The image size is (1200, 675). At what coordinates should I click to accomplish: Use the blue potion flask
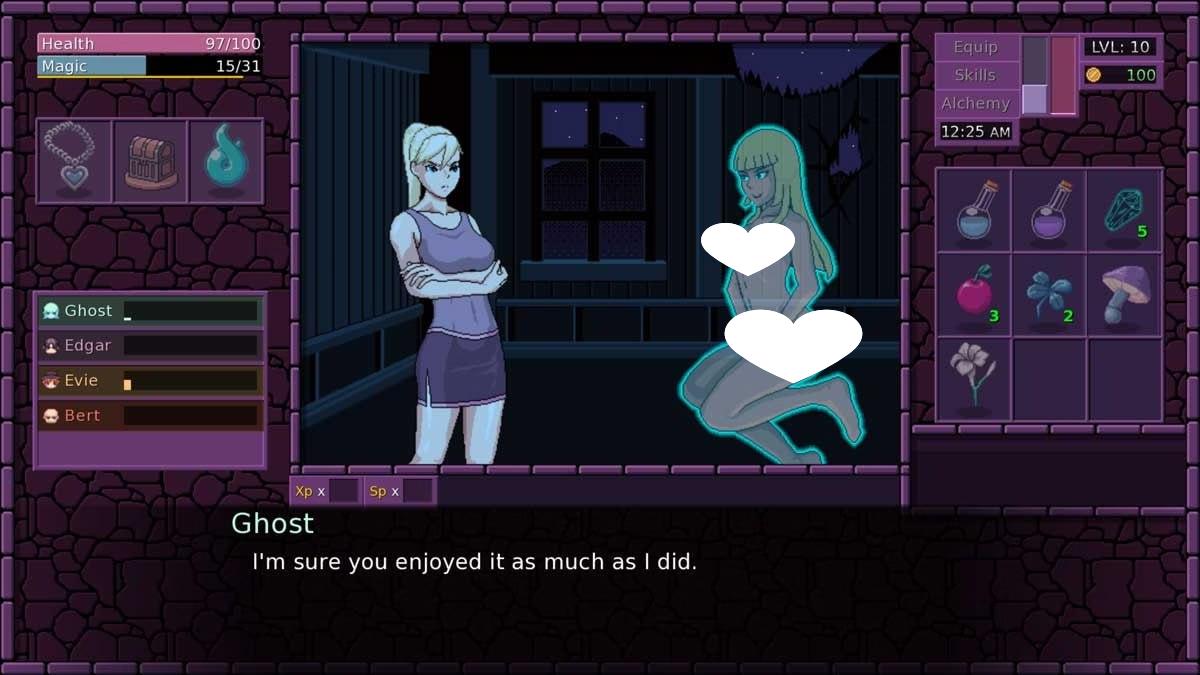[973, 210]
